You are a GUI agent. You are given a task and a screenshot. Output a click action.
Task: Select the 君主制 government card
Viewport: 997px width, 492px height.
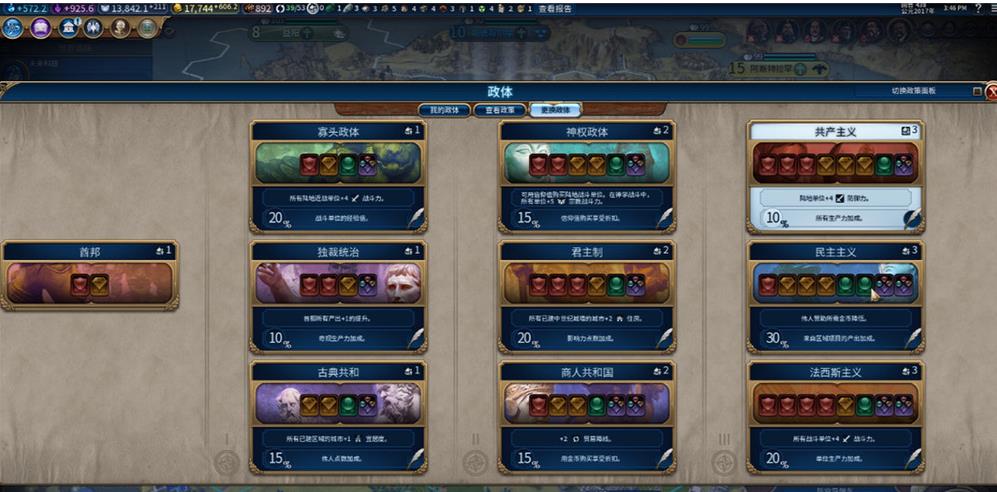click(x=586, y=252)
